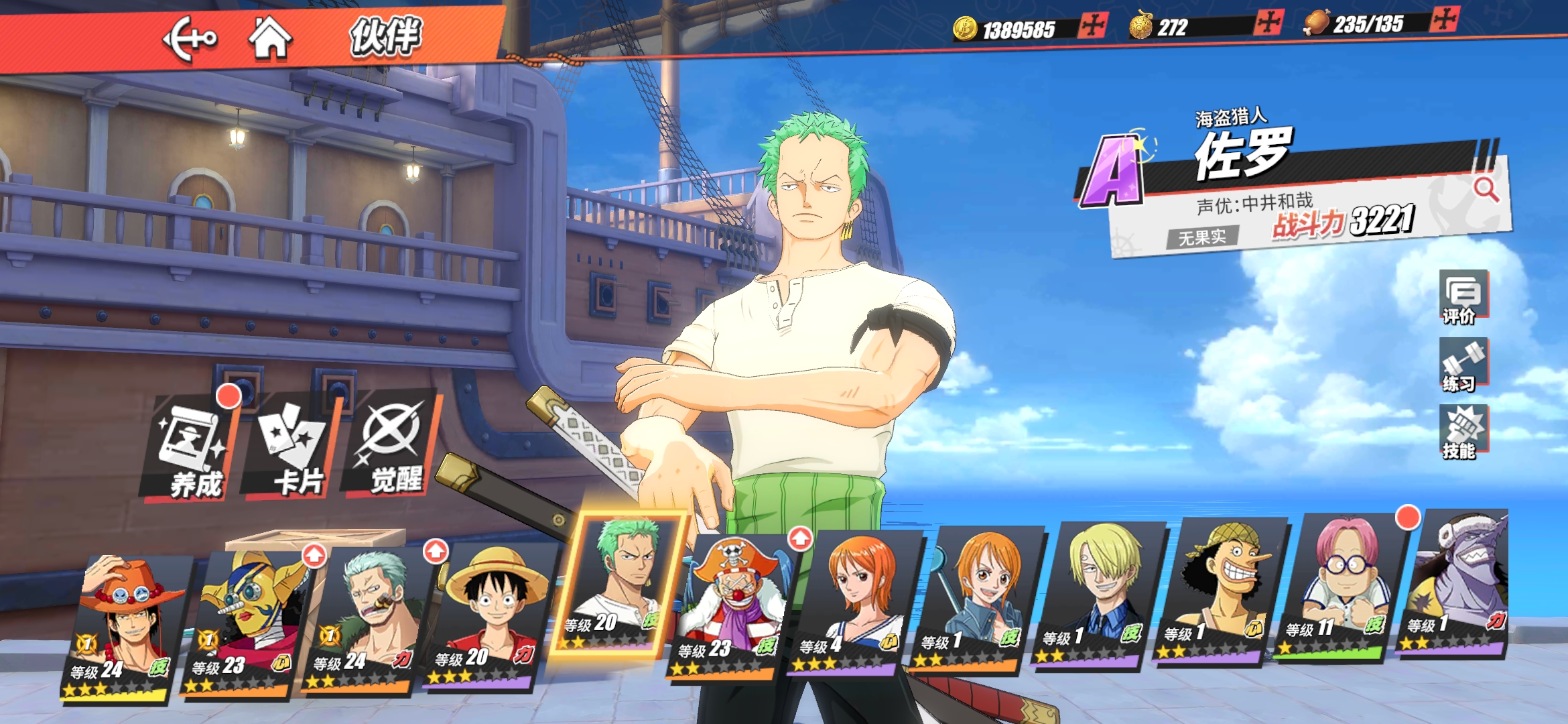
Task: Add stamina with the meat plus button
Action: pyautogui.click(x=1444, y=19)
